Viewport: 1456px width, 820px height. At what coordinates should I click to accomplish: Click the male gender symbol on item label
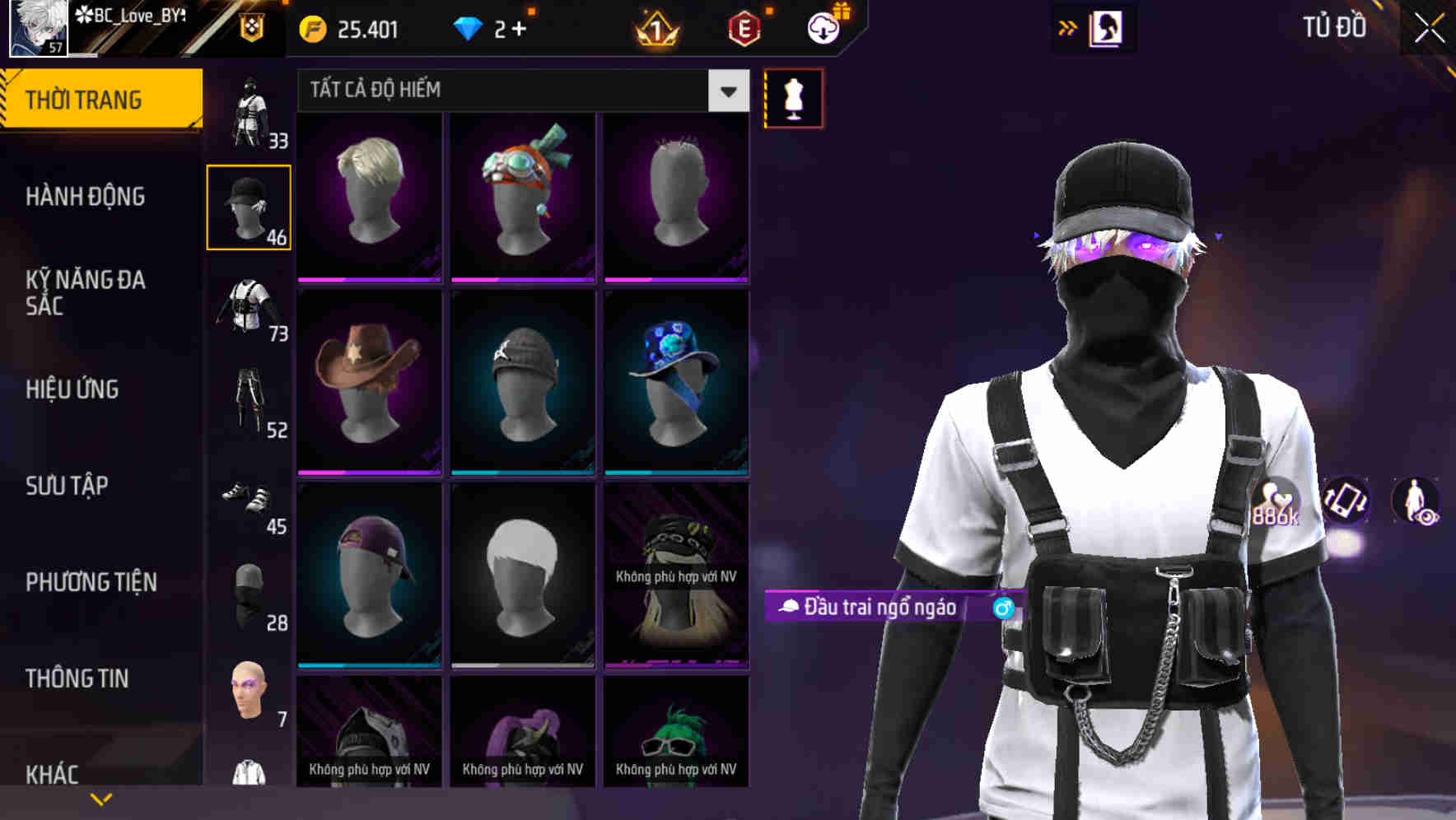click(1001, 608)
